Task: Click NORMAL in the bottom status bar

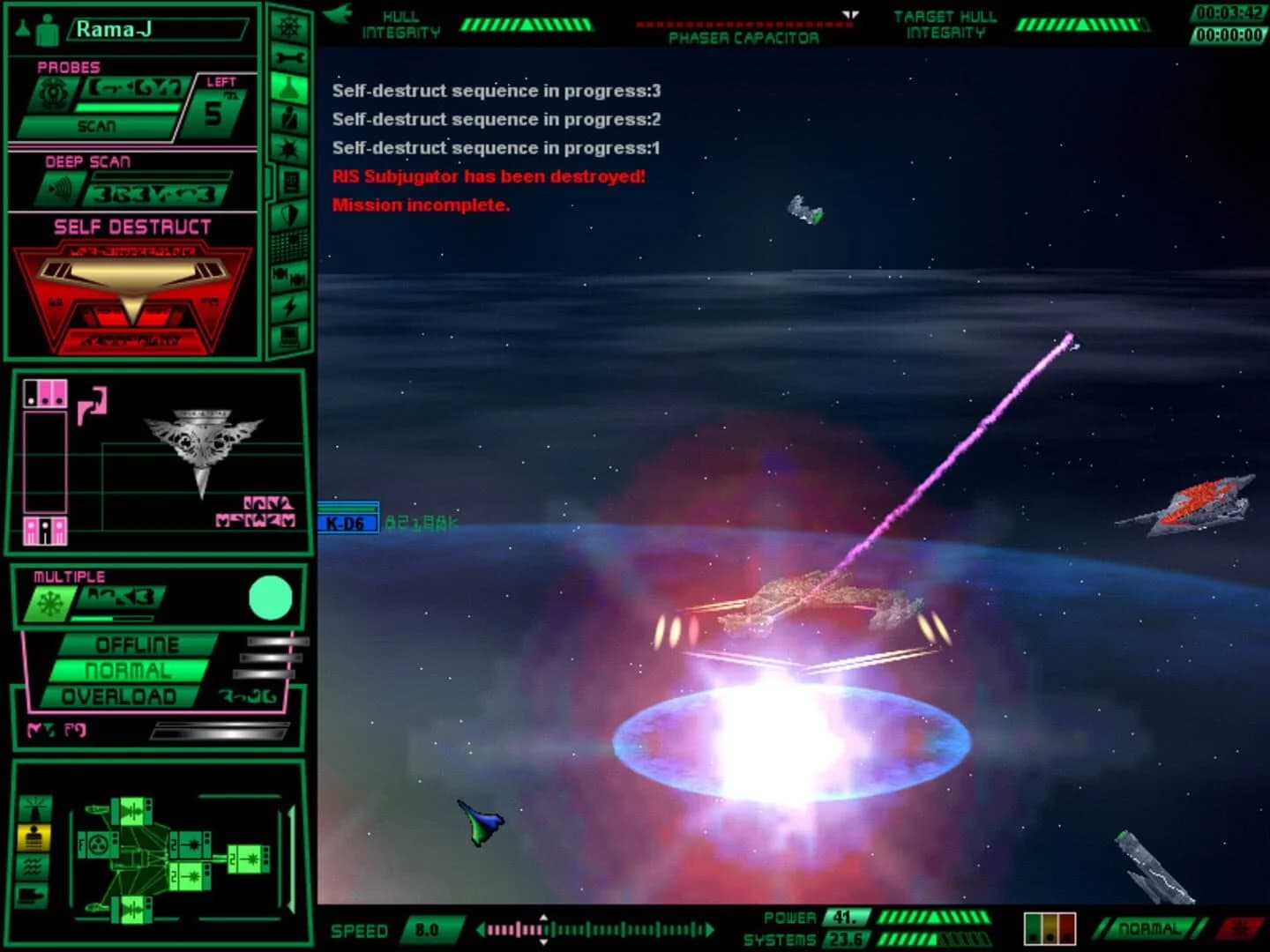Action: click(1147, 927)
